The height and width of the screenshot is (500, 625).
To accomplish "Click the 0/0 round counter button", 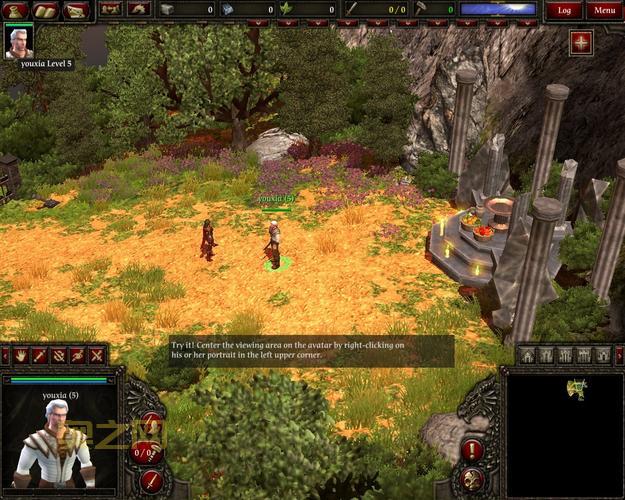I will coord(145,453).
